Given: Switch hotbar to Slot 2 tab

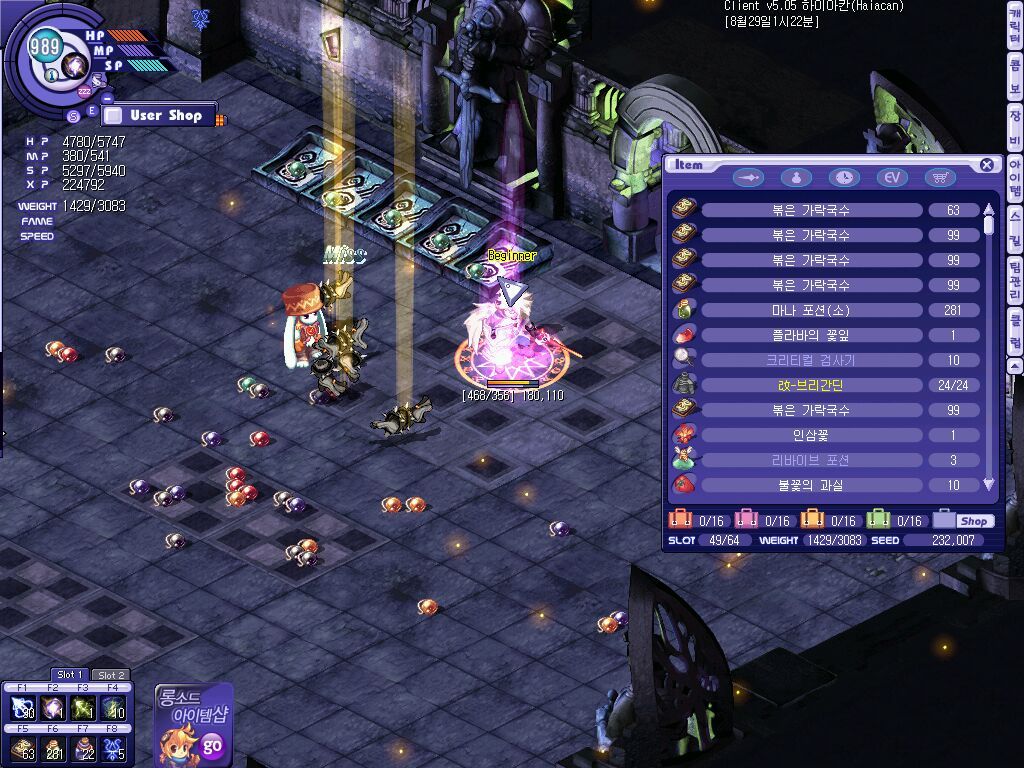Looking at the screenshot, I should (111, 675).
